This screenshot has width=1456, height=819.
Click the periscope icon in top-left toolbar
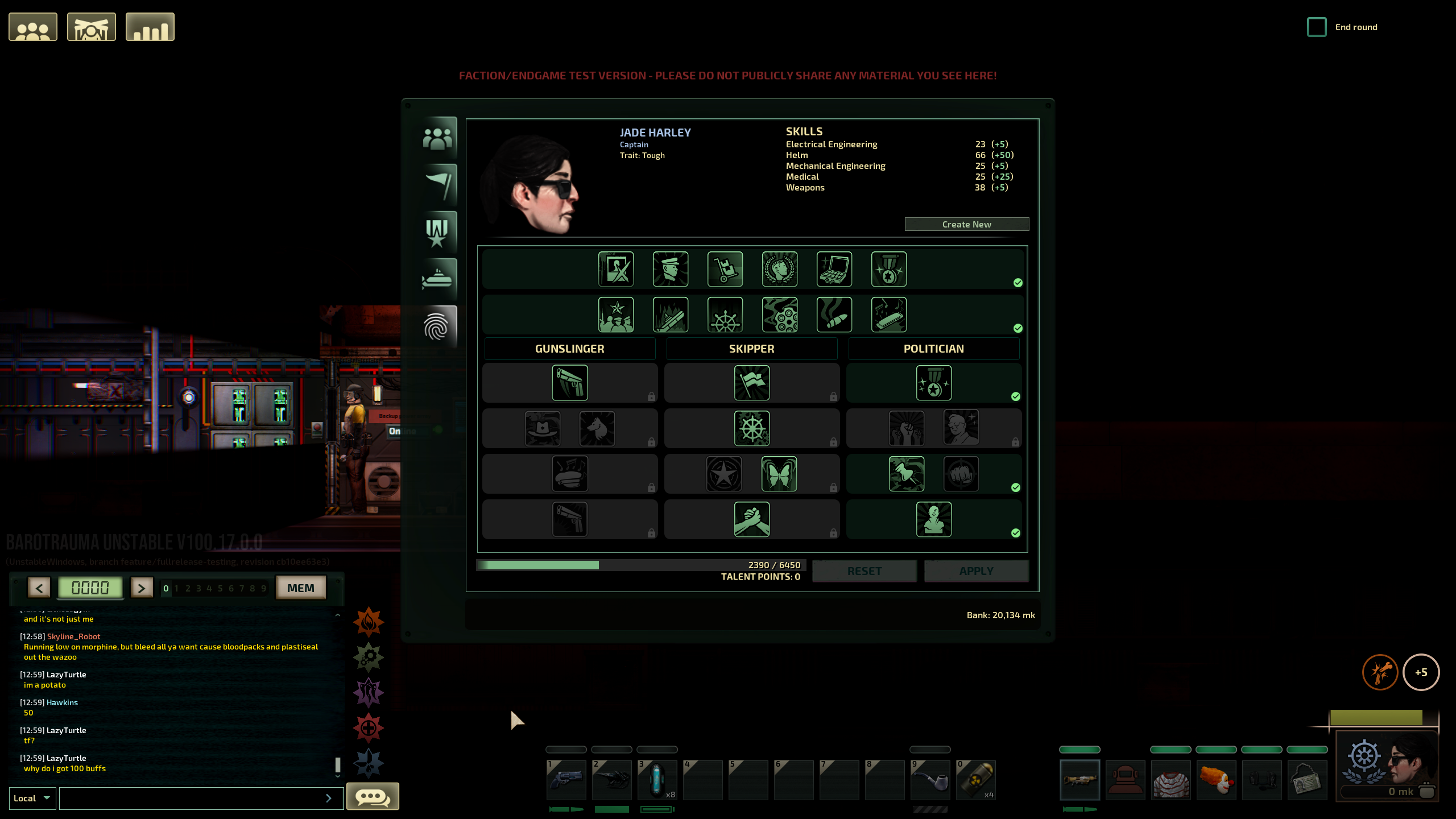click(92, 26)
